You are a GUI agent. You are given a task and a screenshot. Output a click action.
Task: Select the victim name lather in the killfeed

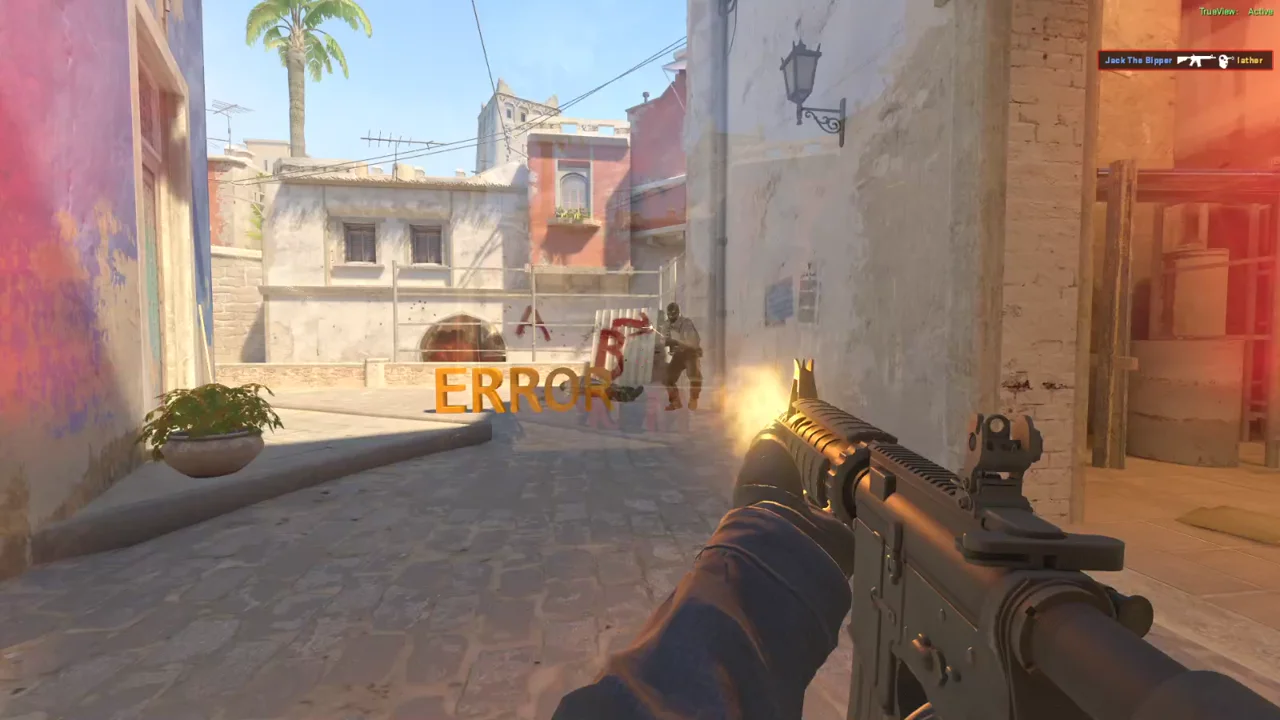1250,61
